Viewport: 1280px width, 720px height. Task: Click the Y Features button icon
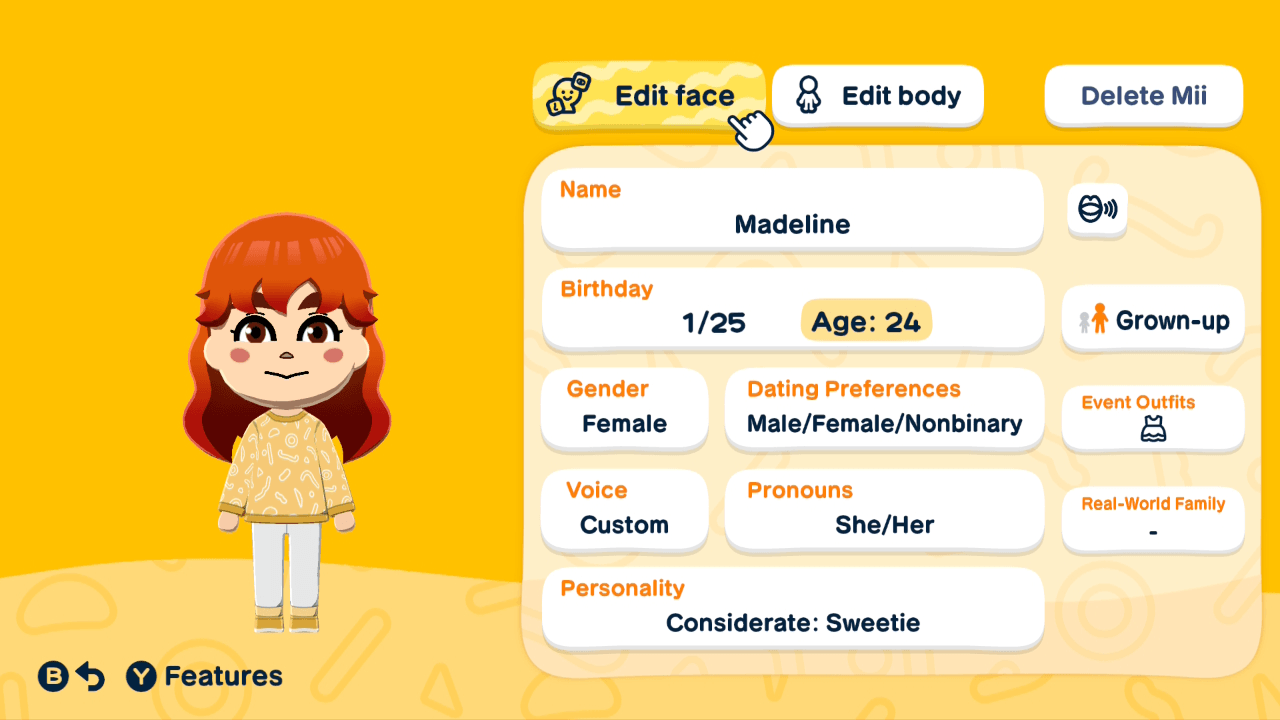pos(142,676)
